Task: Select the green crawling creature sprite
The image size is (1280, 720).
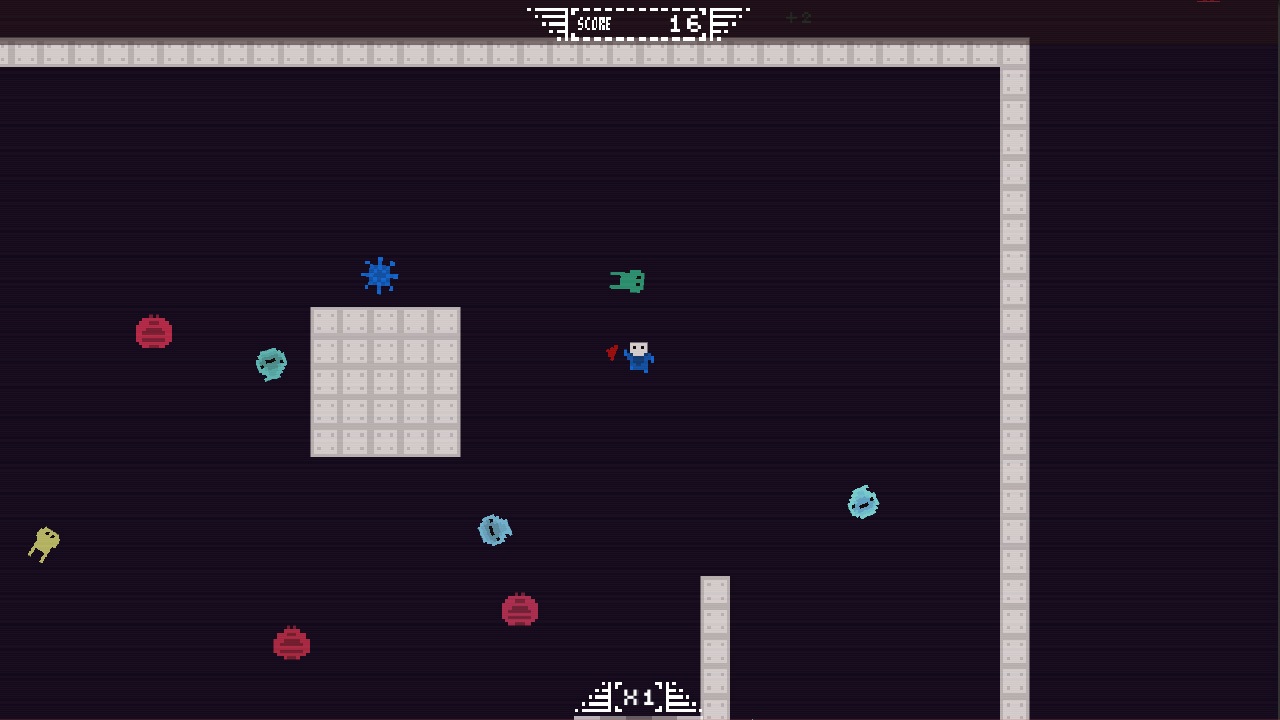Action: pyautogui.click(x=628, y=281)
